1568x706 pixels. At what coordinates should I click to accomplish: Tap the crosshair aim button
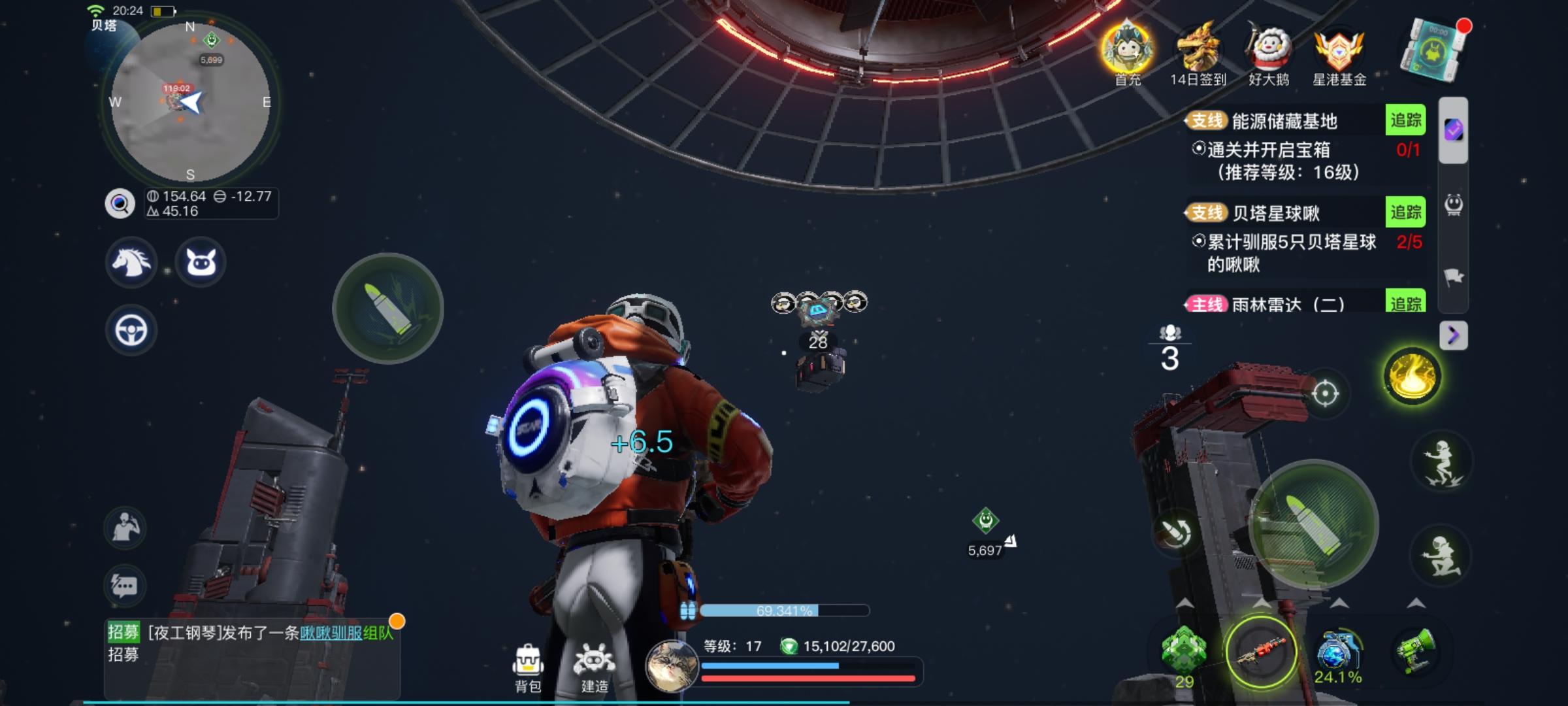pos(1325,394)
